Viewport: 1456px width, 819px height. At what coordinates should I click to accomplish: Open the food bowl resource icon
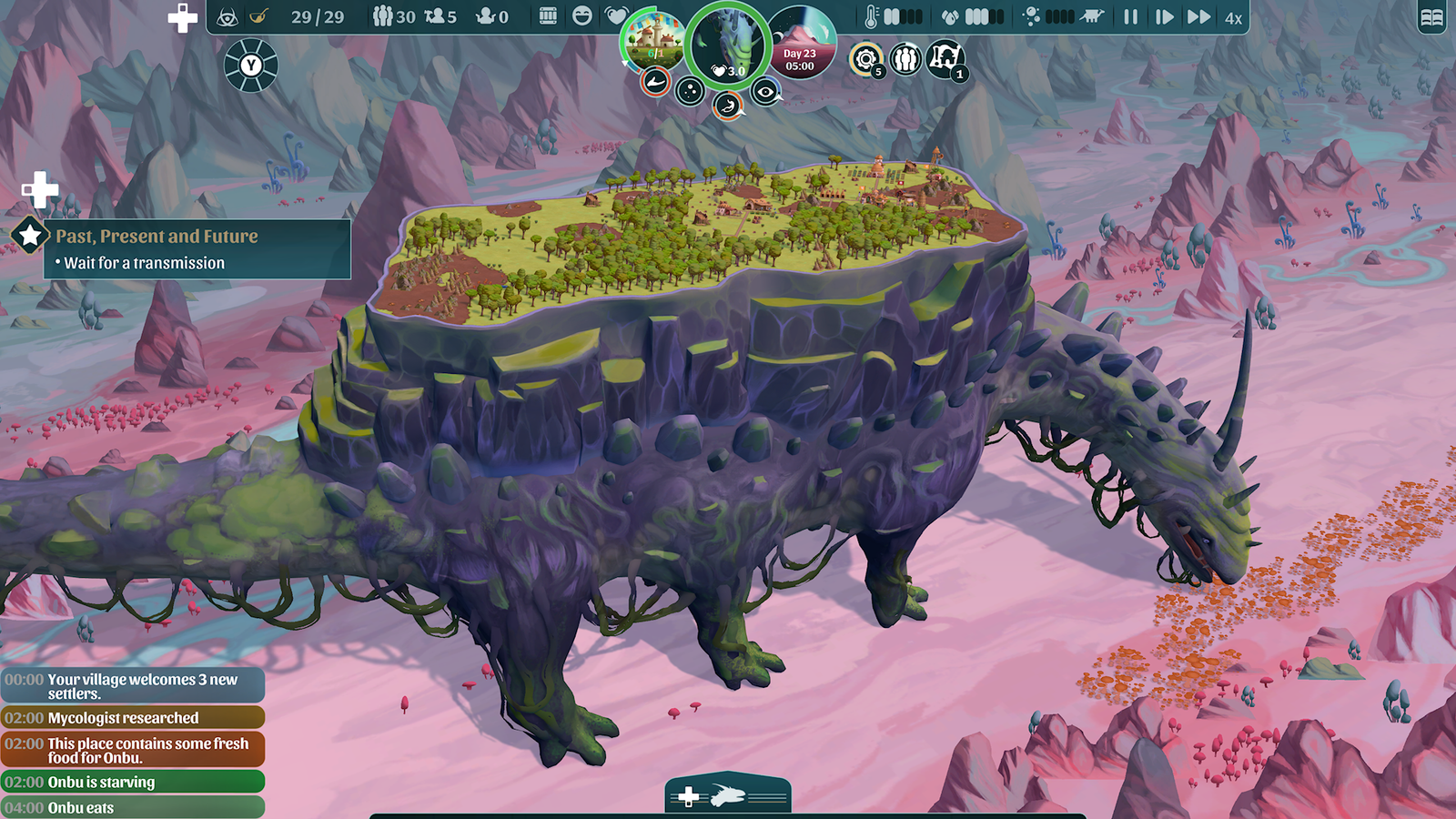click(x=259, y=16)
